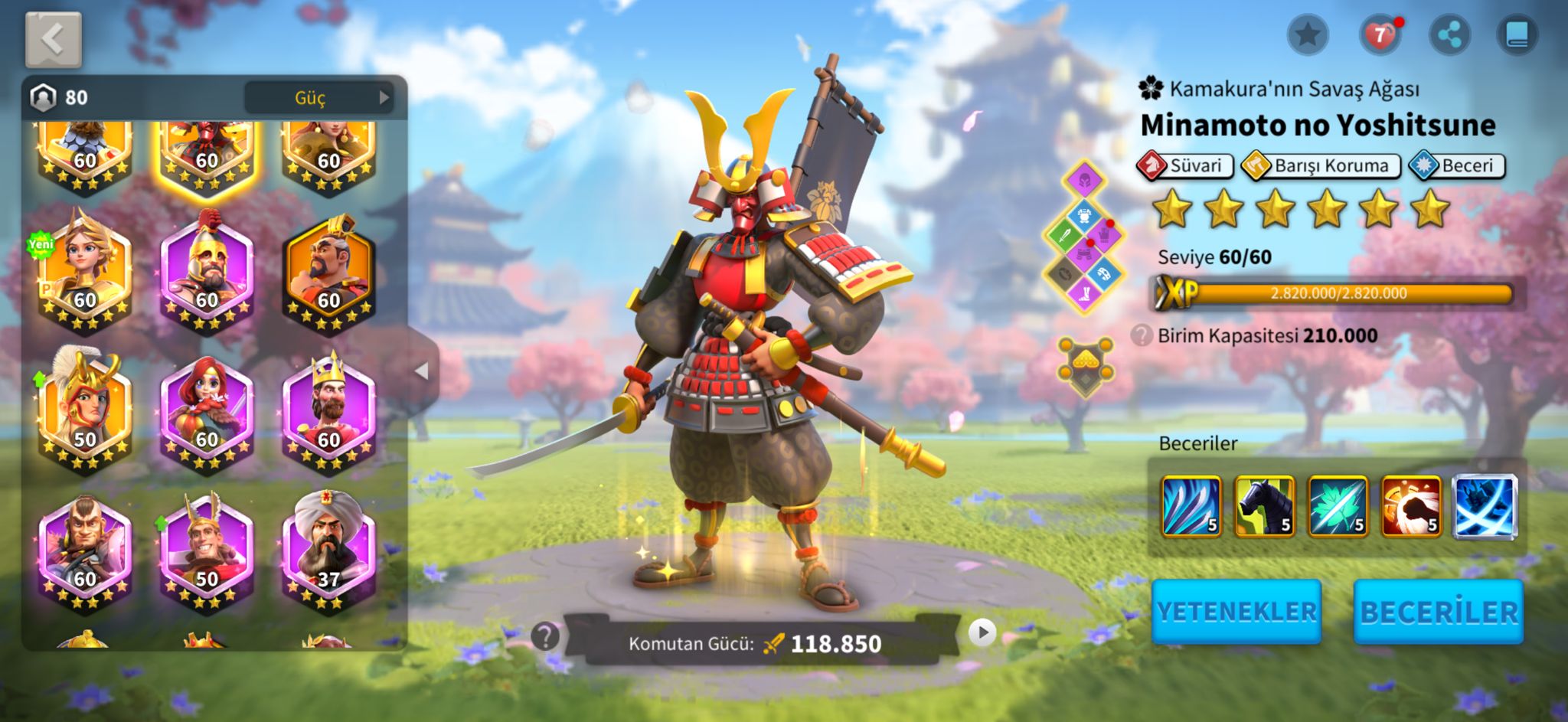
Task: Click the help icon beside Komutan Gücü
Action: click(545, 635)
